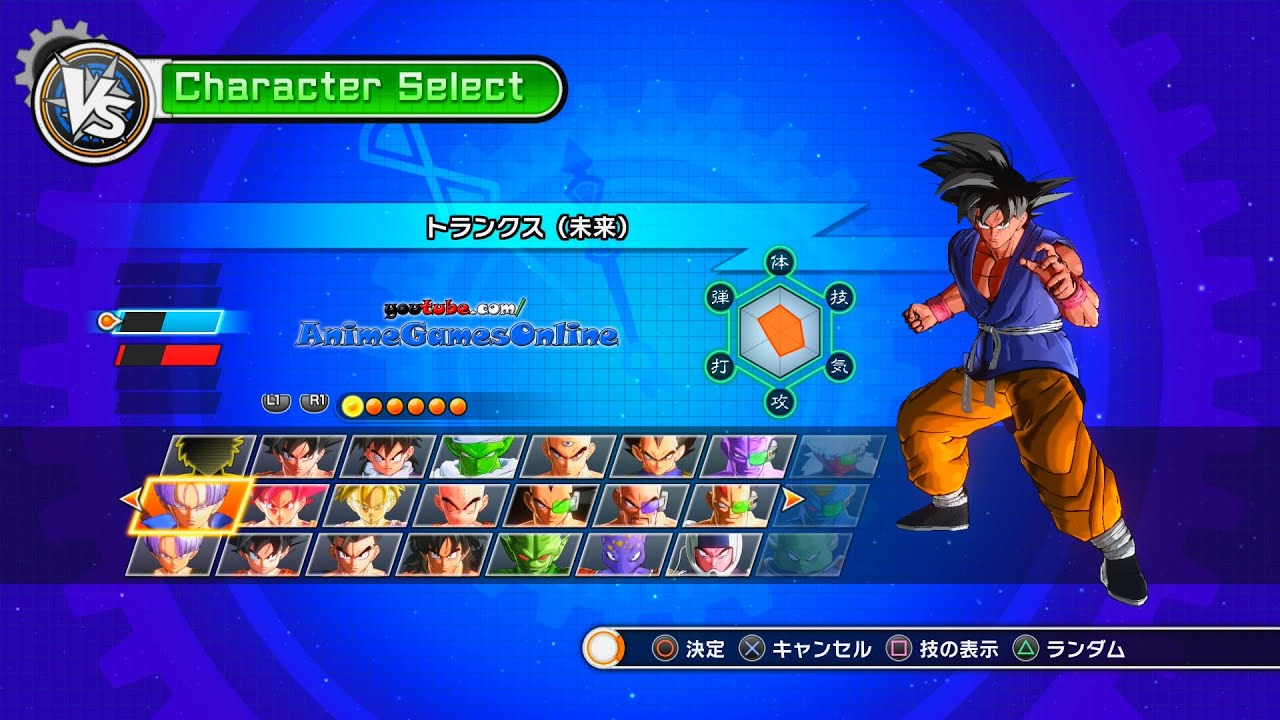This screenshot has width=1280, height=720.
Task: Pick the white-helmeted pink-faced soldier
Action: tap(710, 555)
